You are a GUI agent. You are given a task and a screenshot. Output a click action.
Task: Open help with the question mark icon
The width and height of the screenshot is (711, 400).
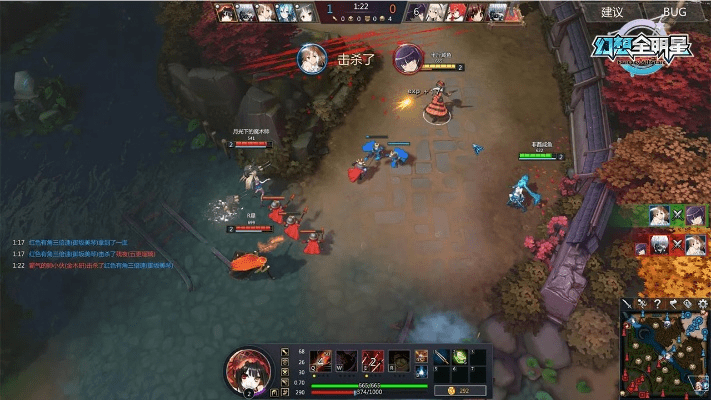coord(658,303)
